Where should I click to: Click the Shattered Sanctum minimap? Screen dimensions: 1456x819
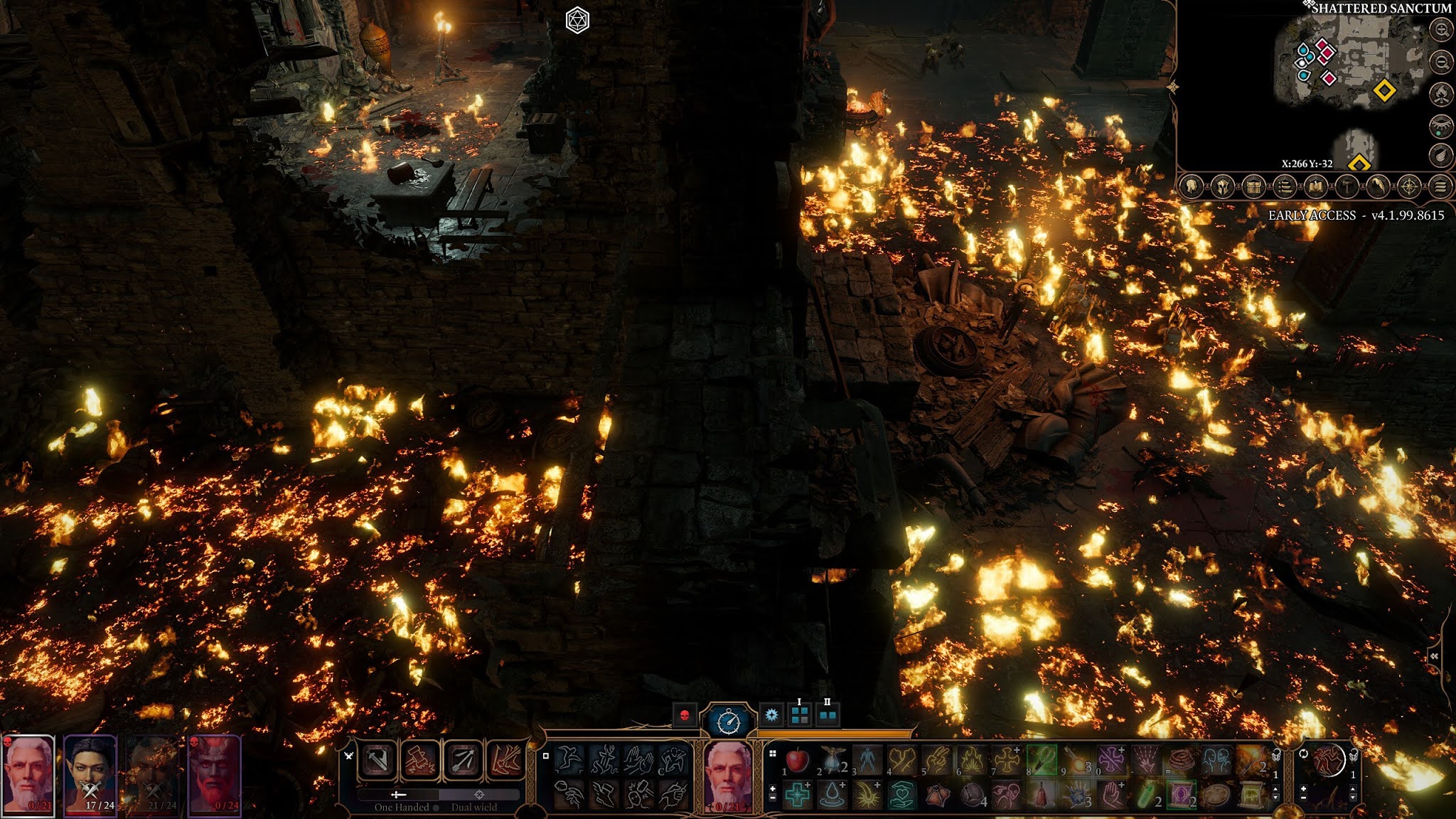tap(1351, 64)
